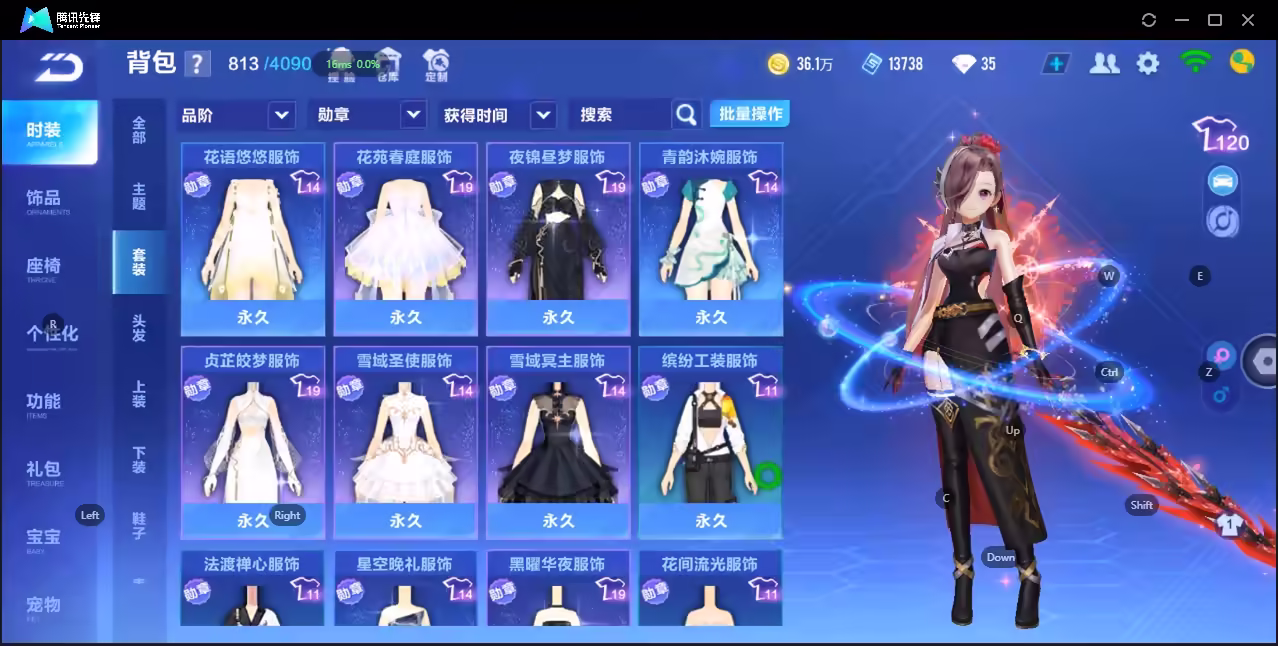
Task: Click the 搜索 search input field
Action: click(x=620, y=115)
